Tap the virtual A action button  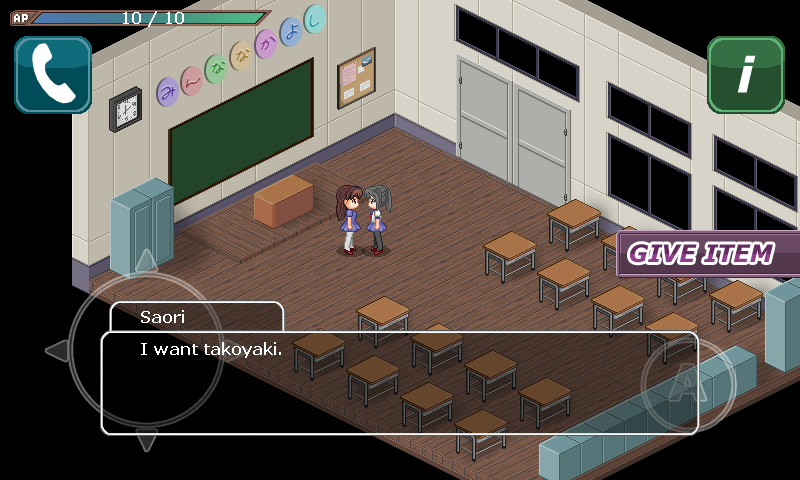coord(687,387)
